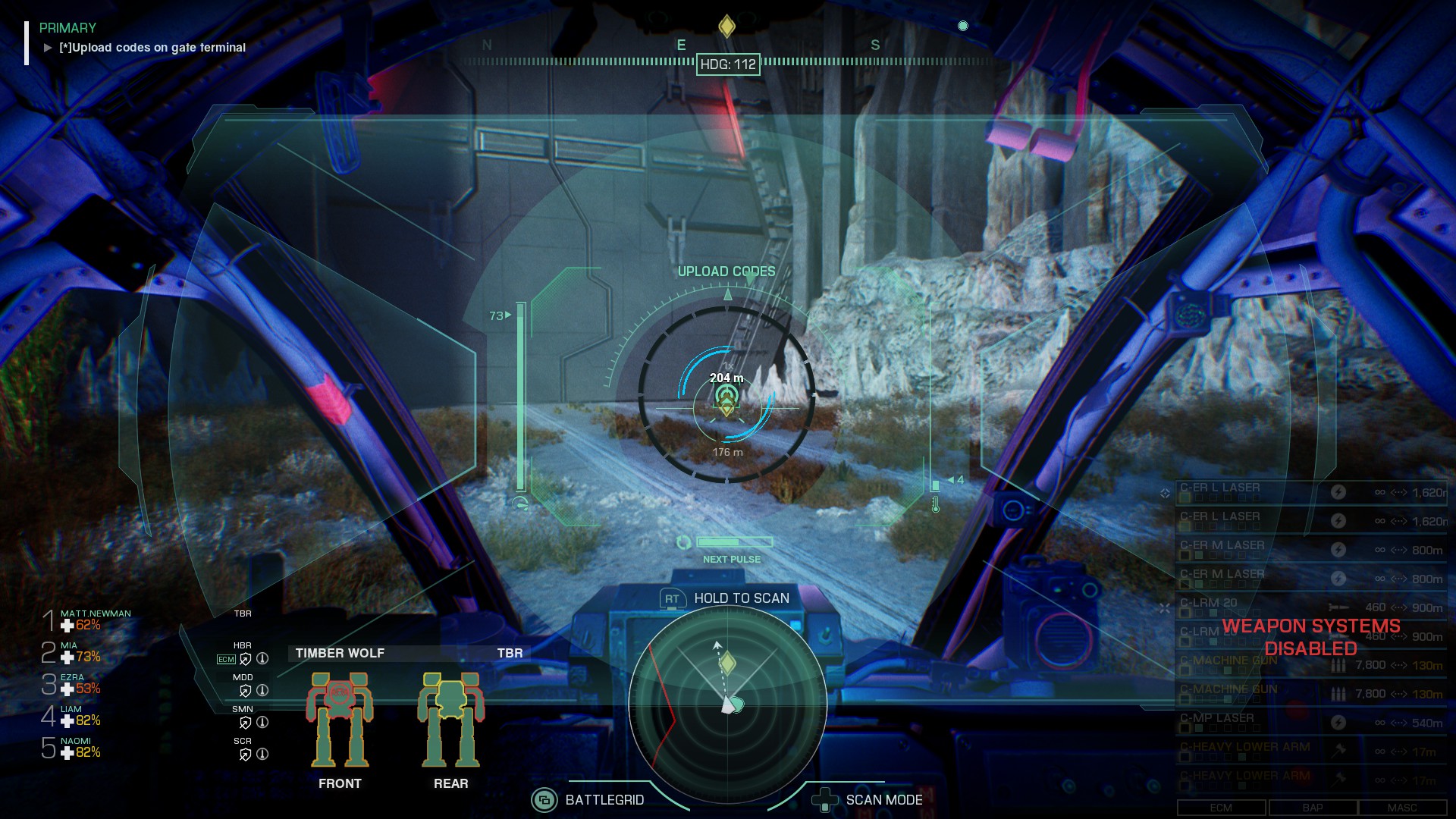
Task: Activate the MASC module
Action: (x=1402, y=807)
